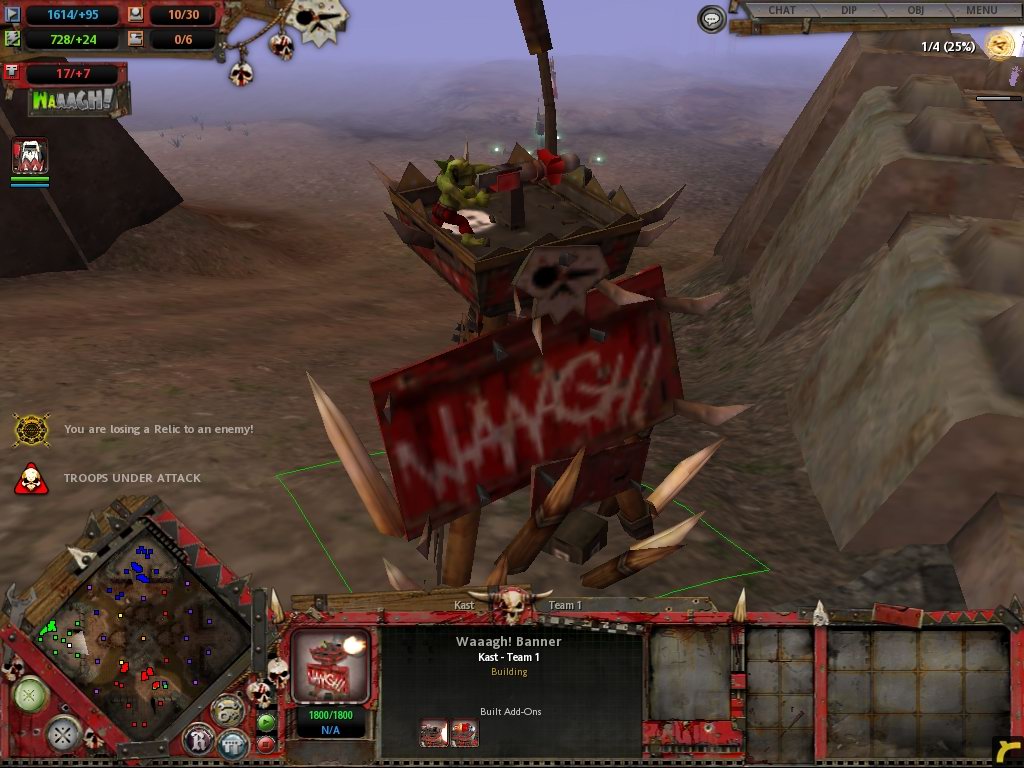1024x768 pixels.
Task: Open the CHAT panel
Action: click(x=782, y=11)
